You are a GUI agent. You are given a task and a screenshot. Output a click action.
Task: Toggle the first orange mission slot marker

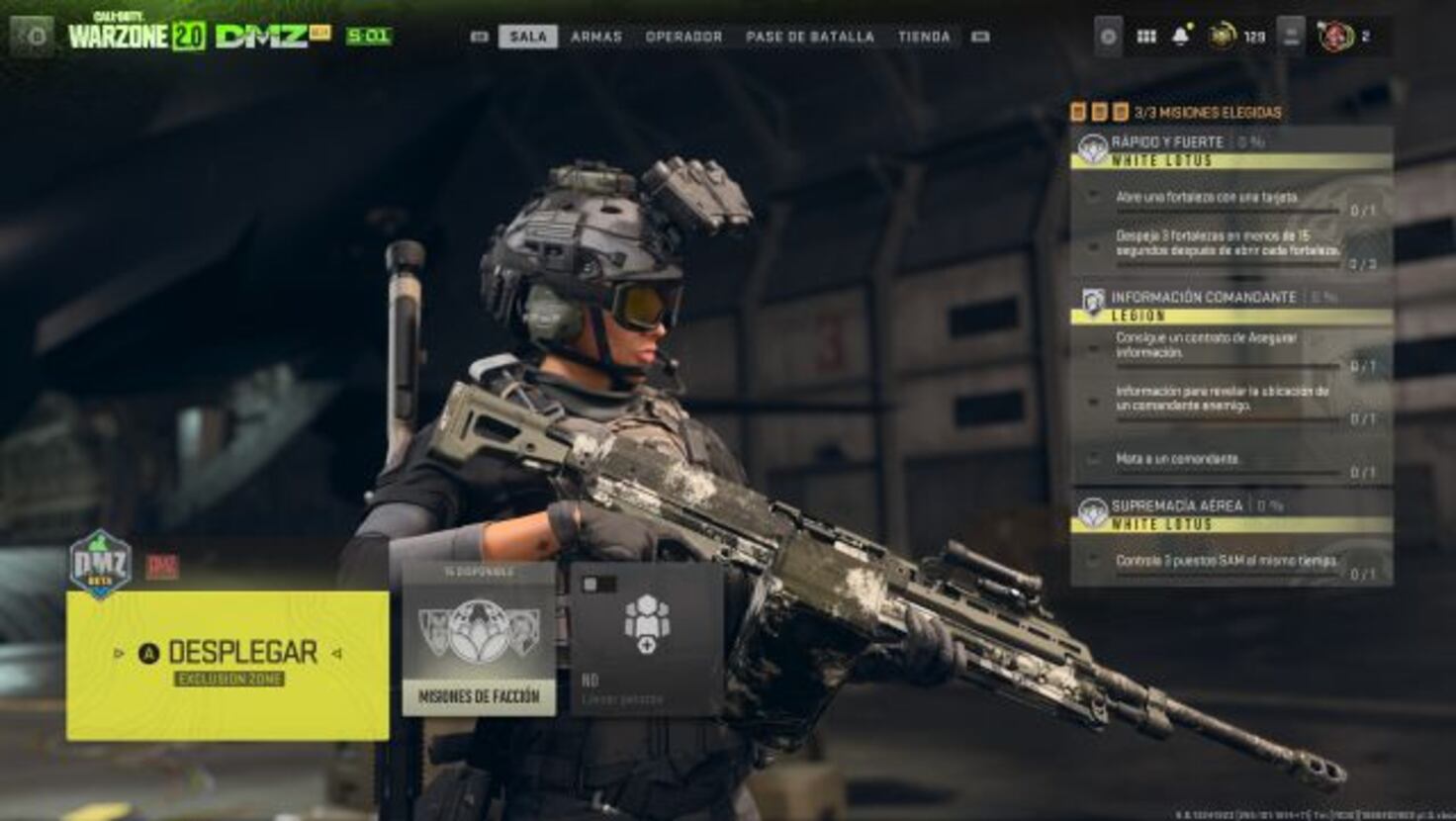pos(1077,110)
